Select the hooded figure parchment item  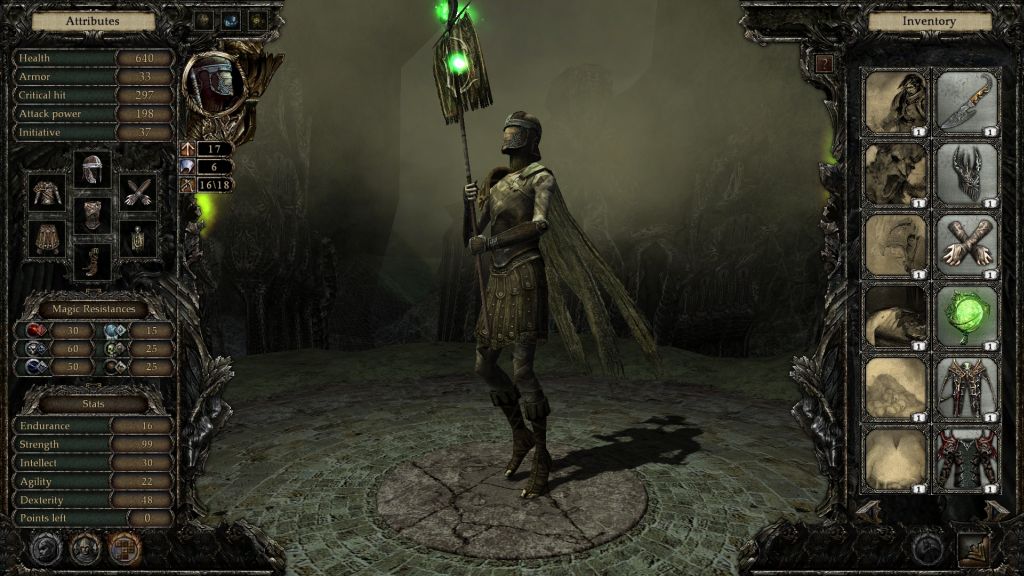pyautogui.click(x=896, y=101)
